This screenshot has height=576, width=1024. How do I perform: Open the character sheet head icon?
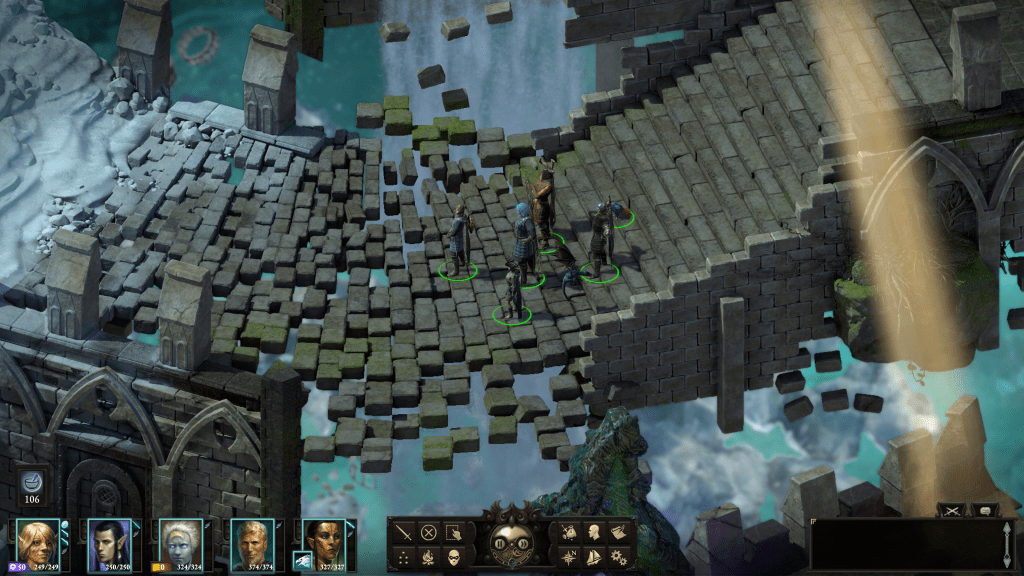(593, 532)
